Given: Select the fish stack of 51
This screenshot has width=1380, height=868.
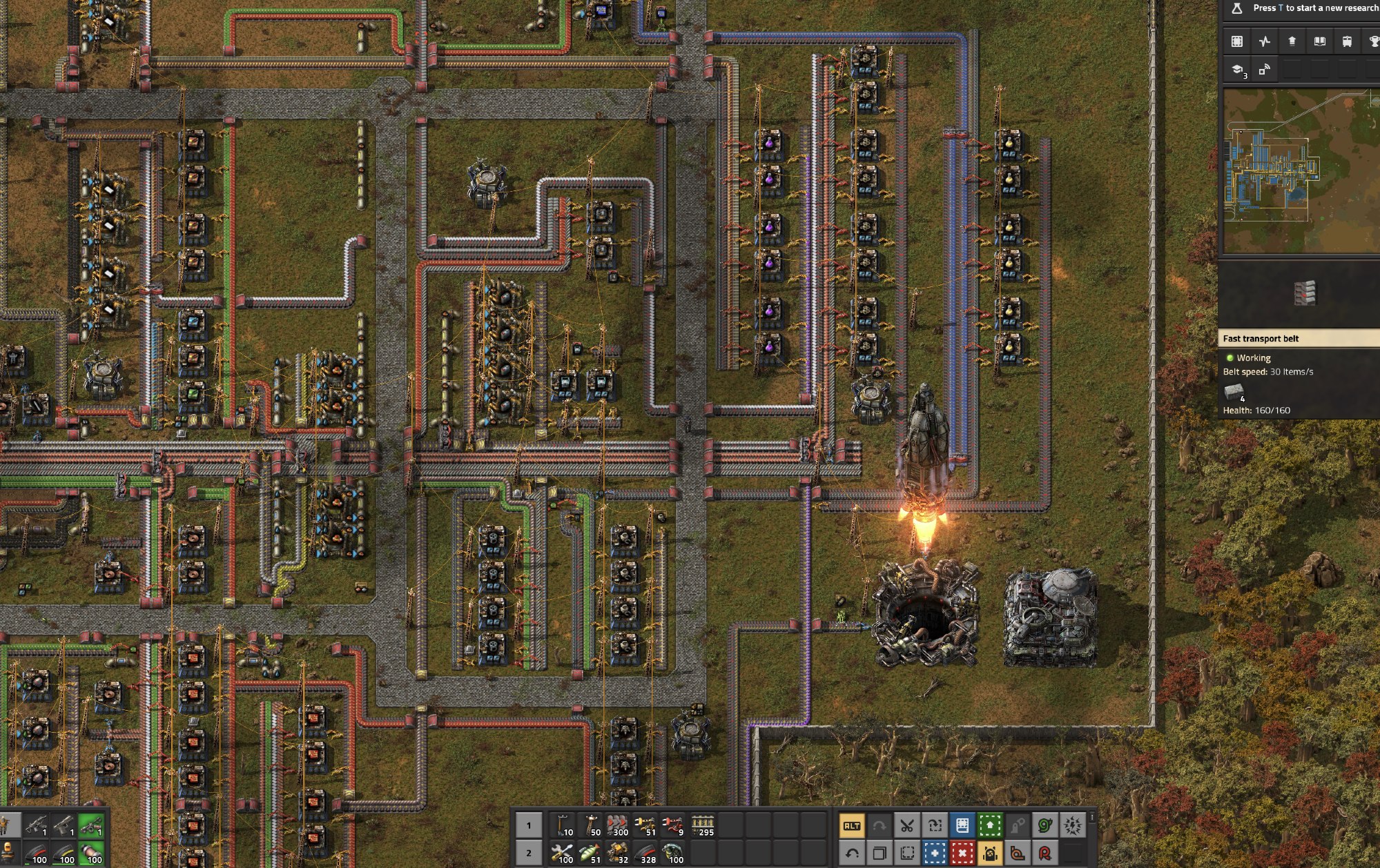Looking at the screenshot, I should pyautogui.click(x=590, y=854).
